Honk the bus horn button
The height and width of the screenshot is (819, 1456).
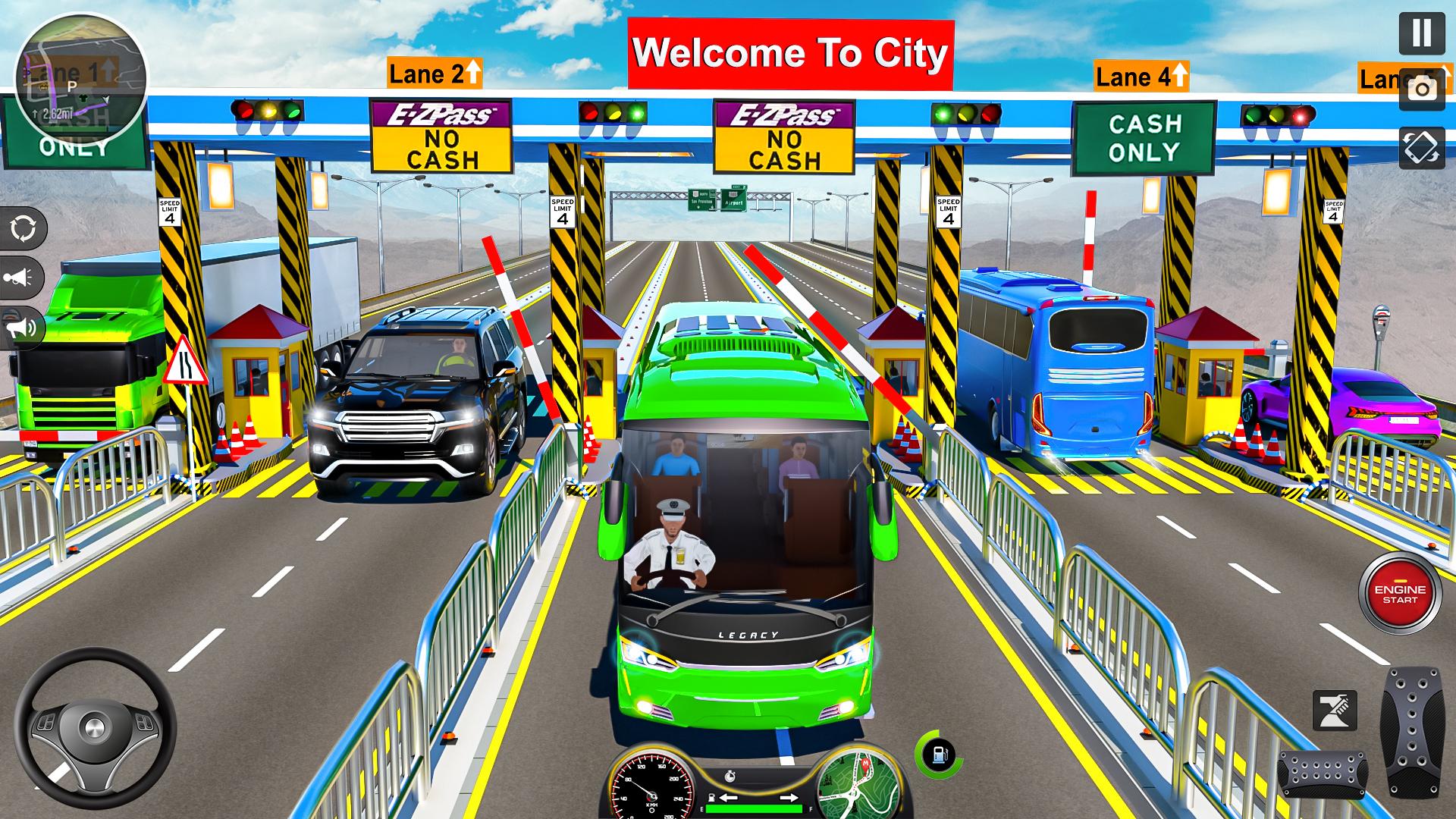pyautogui.click(x=21, y=278)
